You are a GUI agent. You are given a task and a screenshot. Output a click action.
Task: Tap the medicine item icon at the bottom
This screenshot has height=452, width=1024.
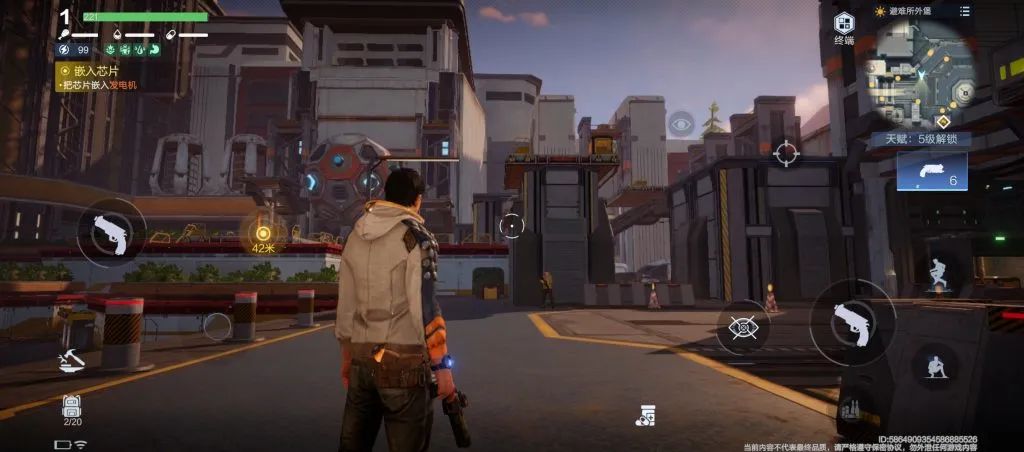[645, 415]
